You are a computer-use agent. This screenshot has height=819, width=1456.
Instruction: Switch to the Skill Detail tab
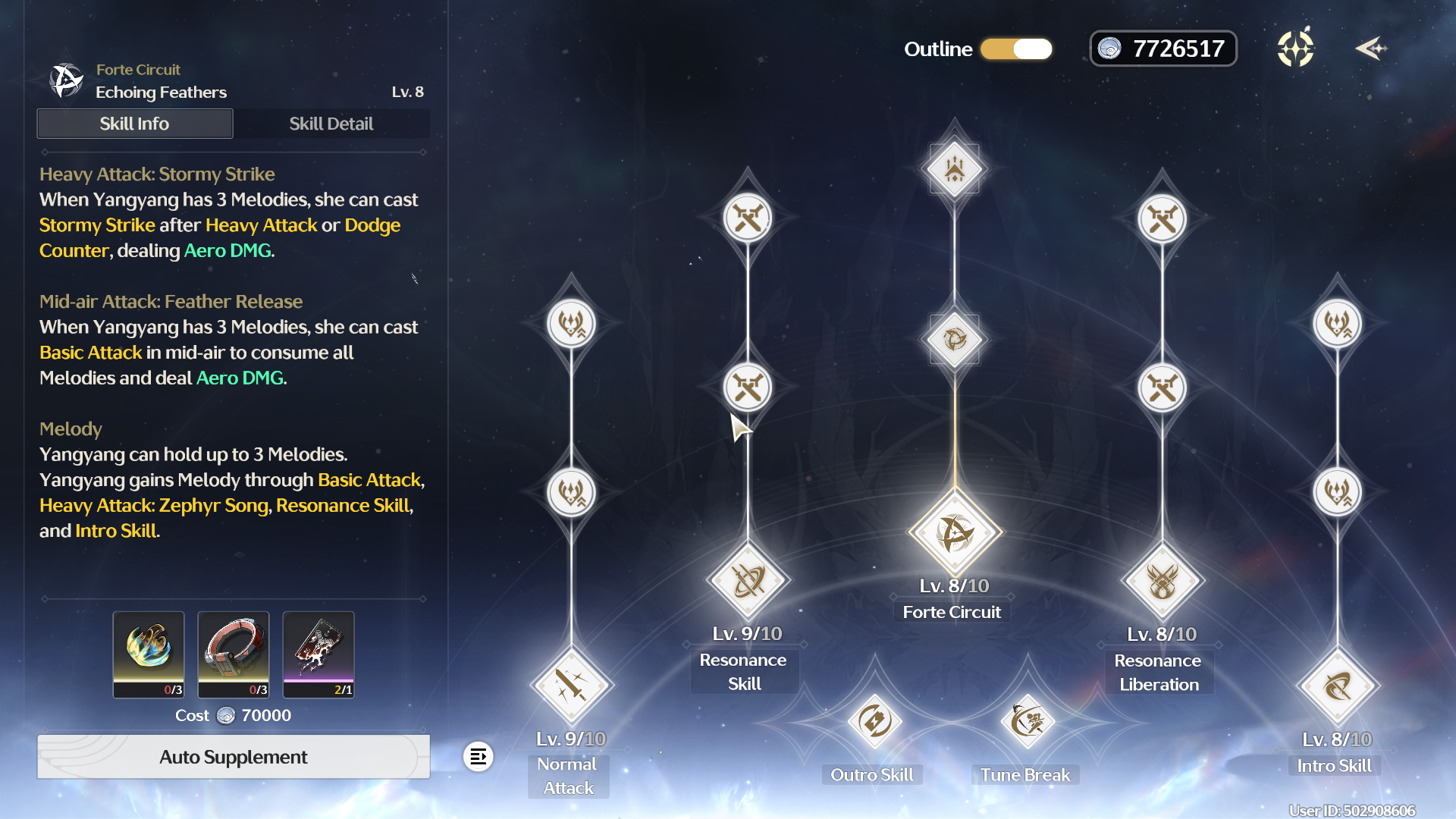[331, 124]
